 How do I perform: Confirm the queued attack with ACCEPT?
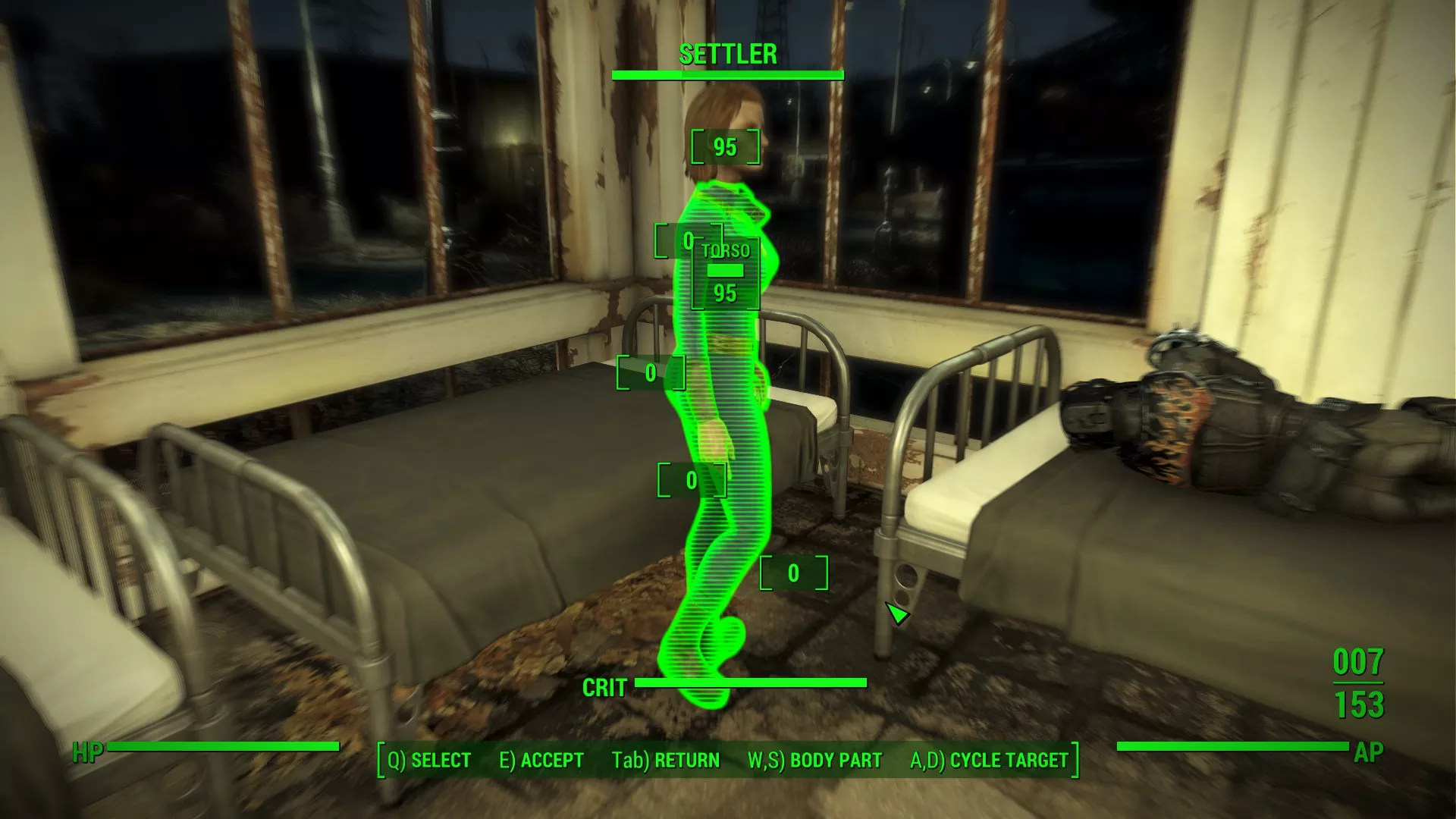[x=541, y=760]
